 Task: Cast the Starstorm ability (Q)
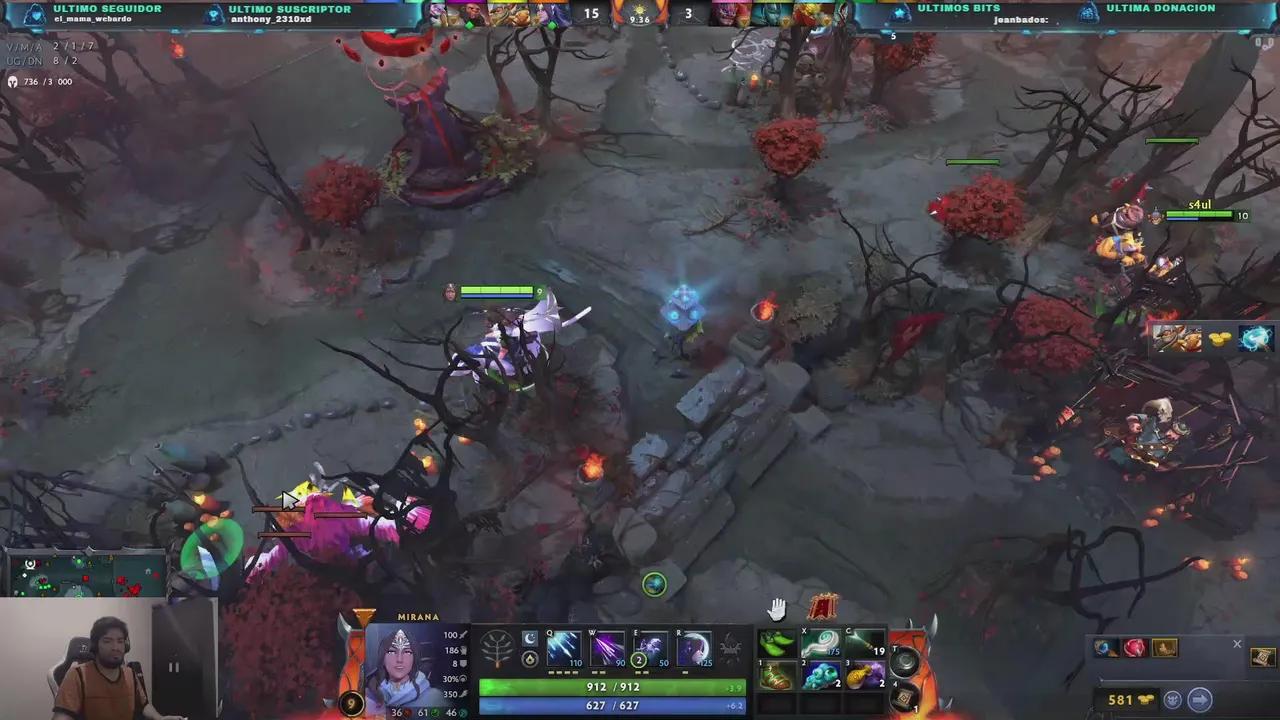tap(565, 650)
